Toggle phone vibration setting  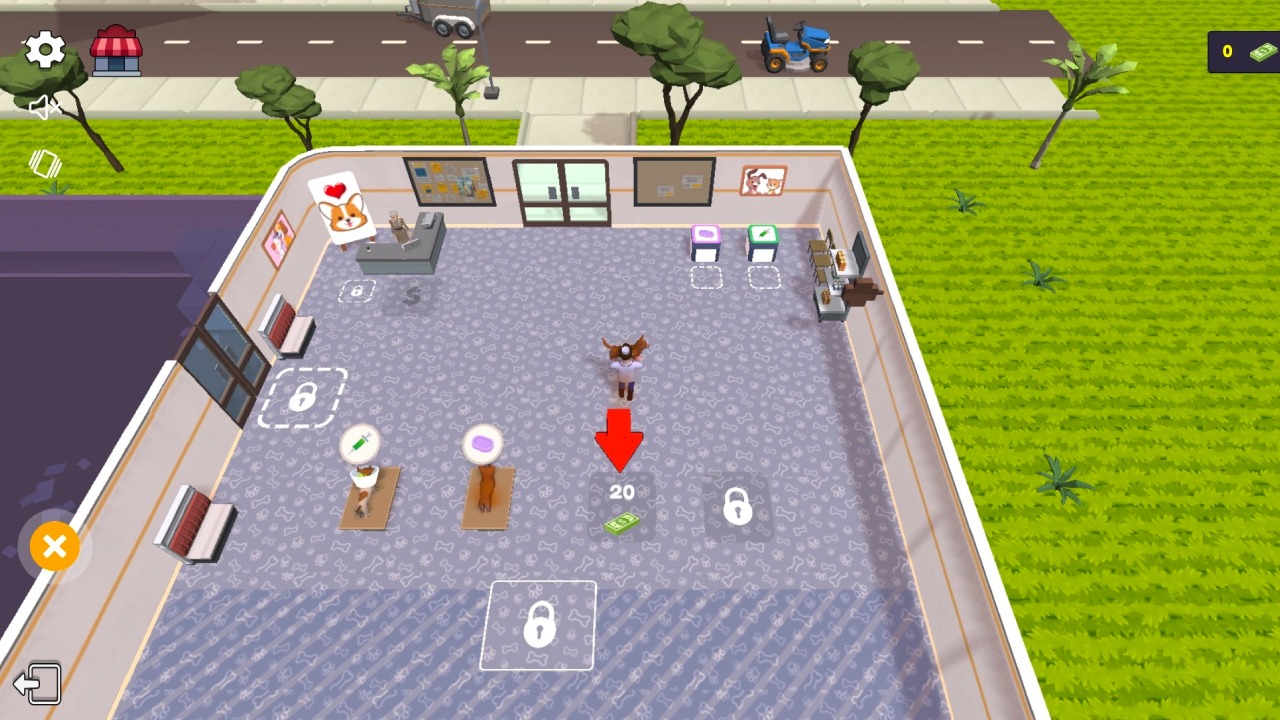[x=44, y=164]
